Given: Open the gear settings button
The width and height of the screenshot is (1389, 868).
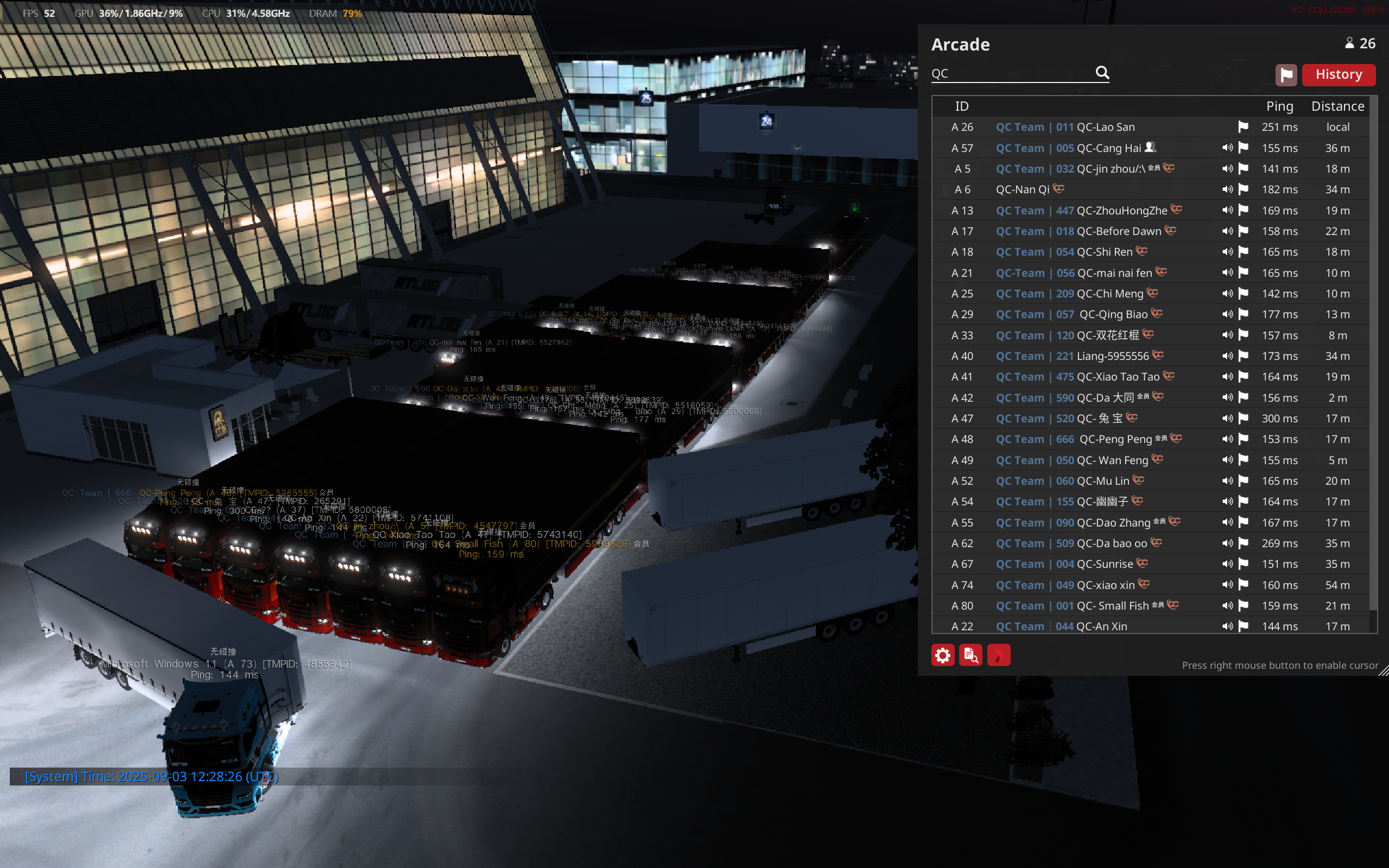Looking at the screenshot, I should click(x=942, y=655).
